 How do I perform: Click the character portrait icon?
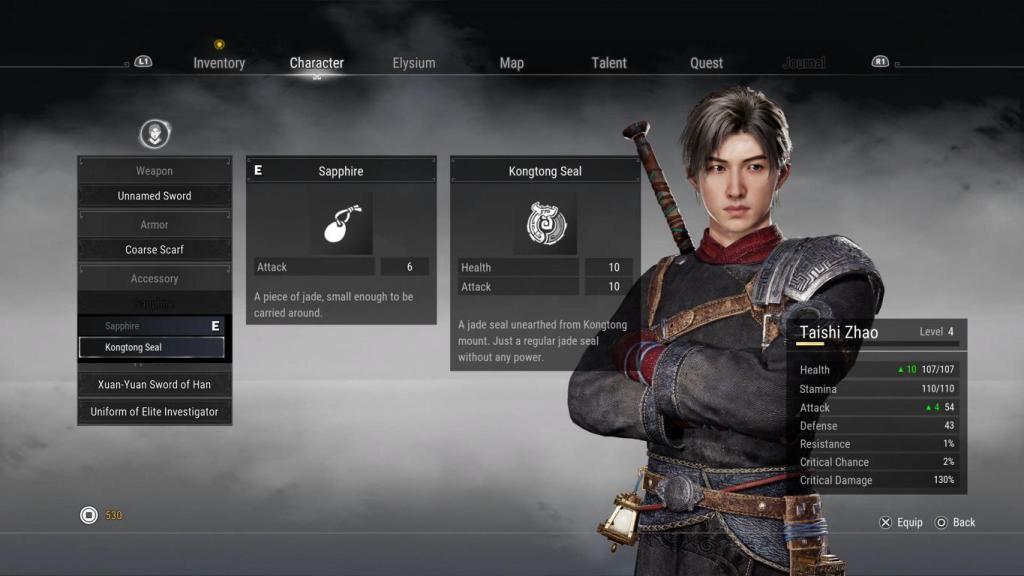coord(154,133)
